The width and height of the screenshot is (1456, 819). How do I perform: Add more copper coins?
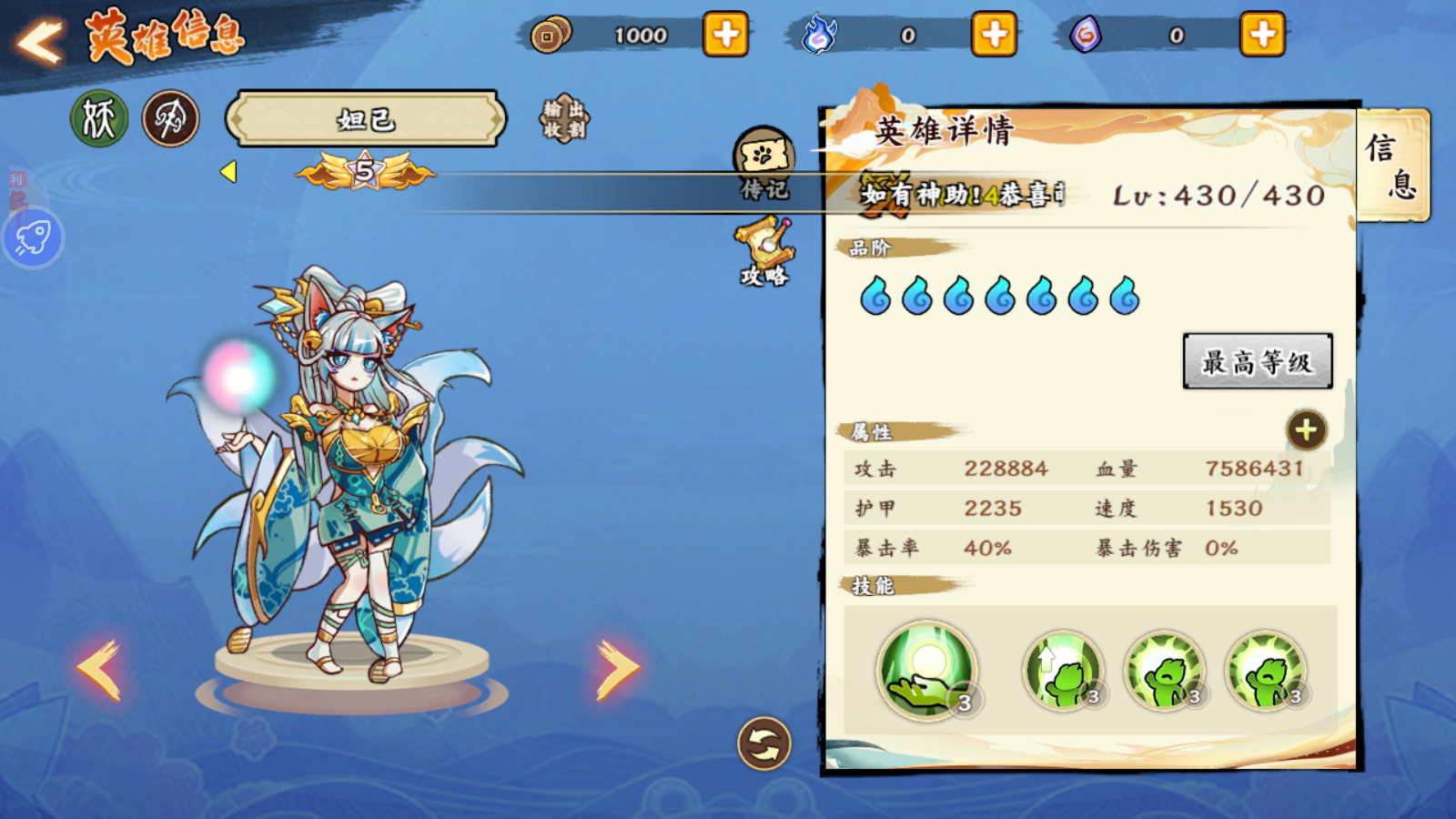point(725,35)
